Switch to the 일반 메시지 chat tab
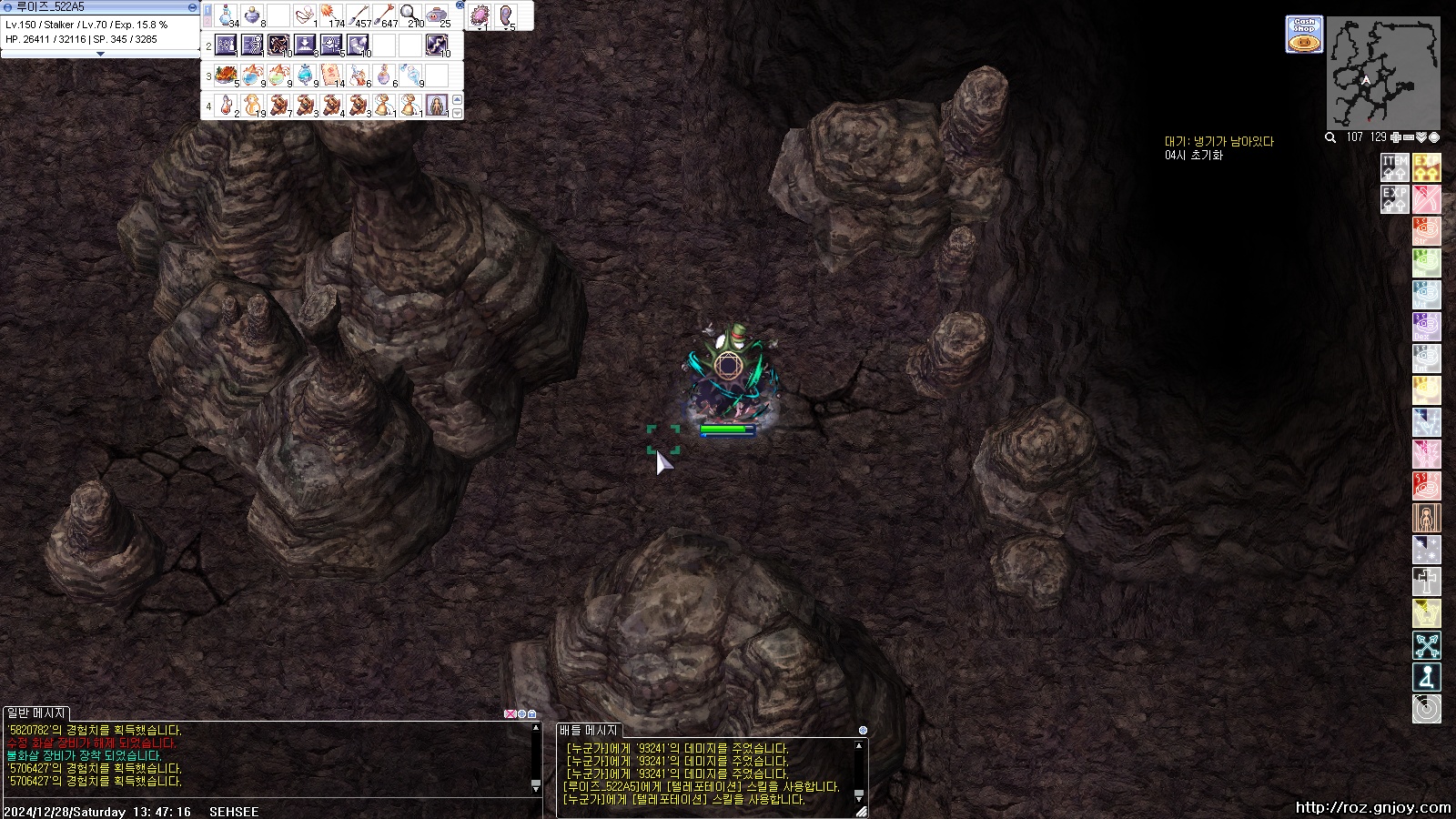 tap(36, 713)
